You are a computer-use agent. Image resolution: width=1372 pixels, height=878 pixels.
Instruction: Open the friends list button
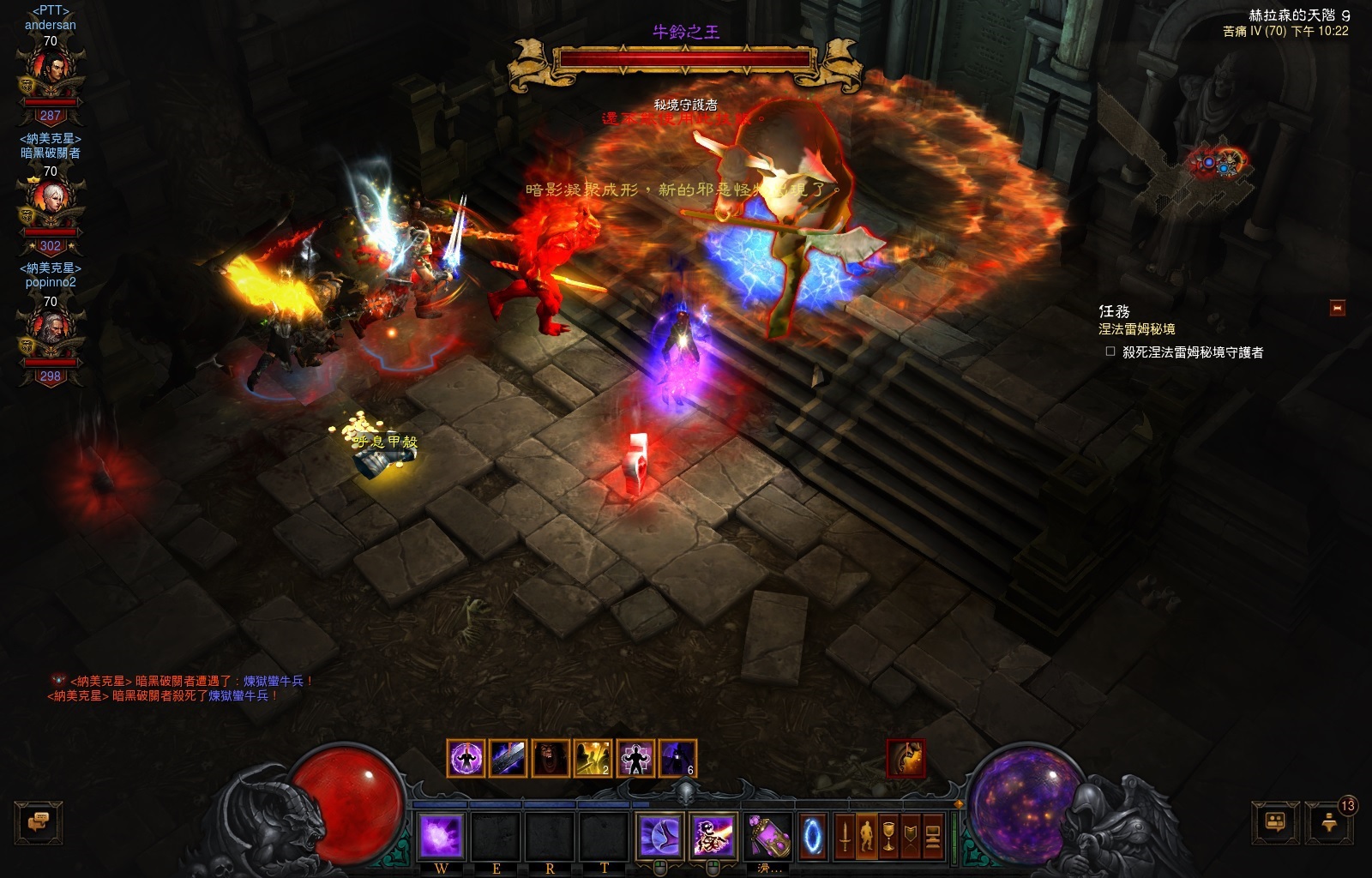1275,822
